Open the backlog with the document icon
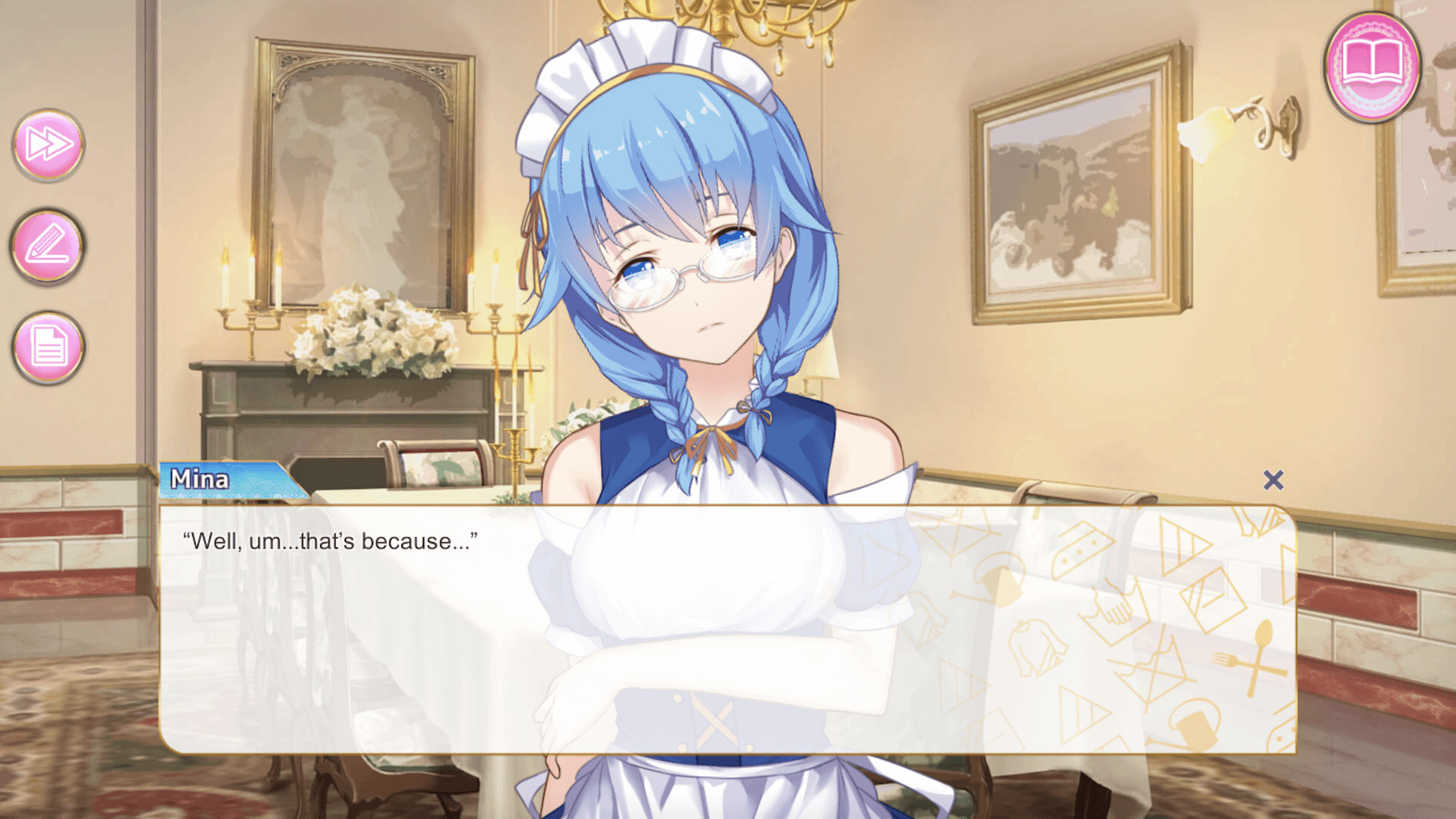The image size is (1456, 819). (x=47, y=348)
